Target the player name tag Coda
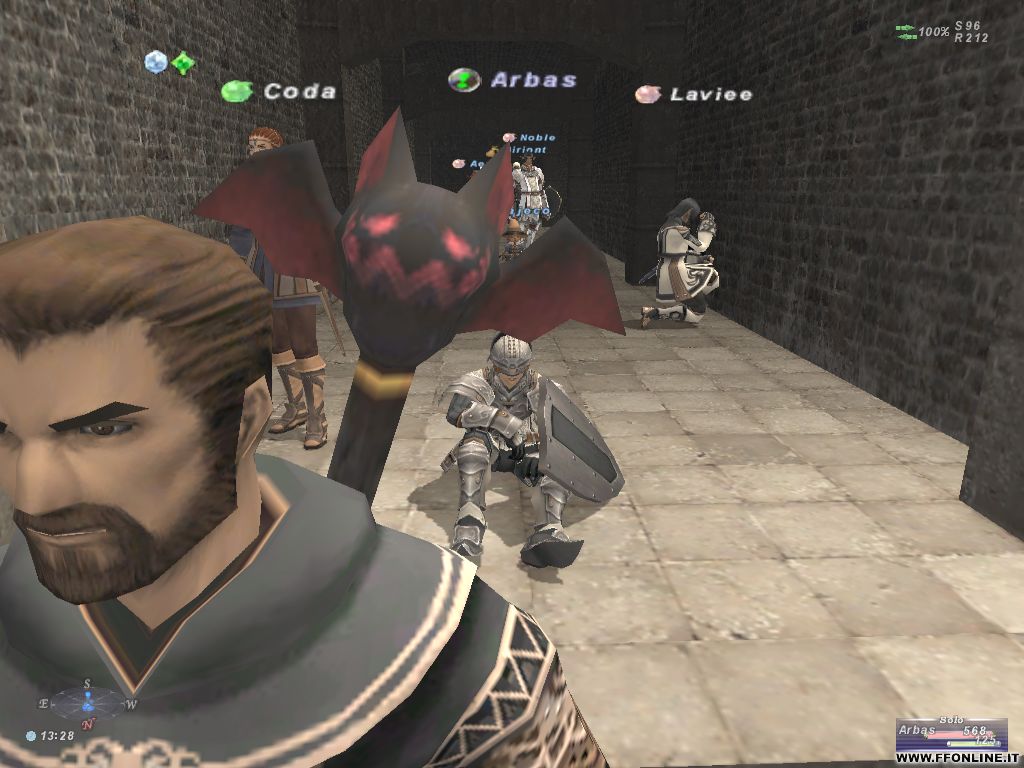The height and width of the screenshot is (768, 1024). (299, 91)
